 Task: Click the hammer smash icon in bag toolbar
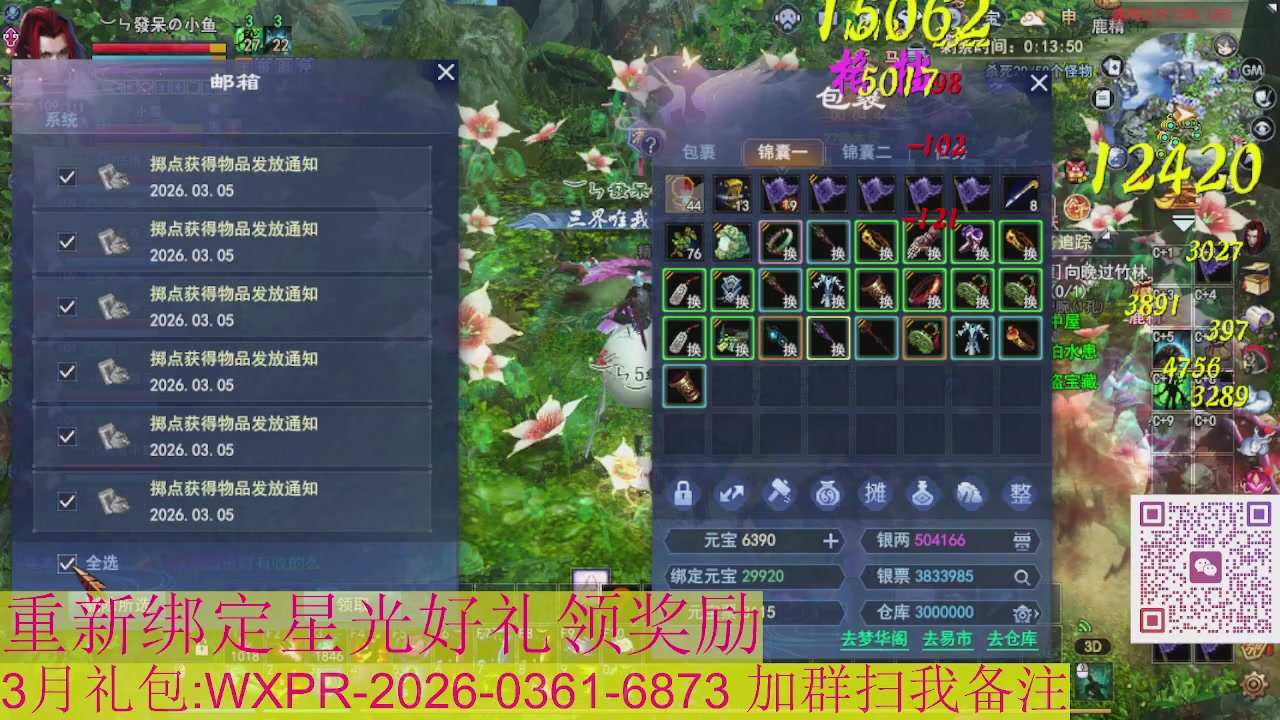click(778, 493)
